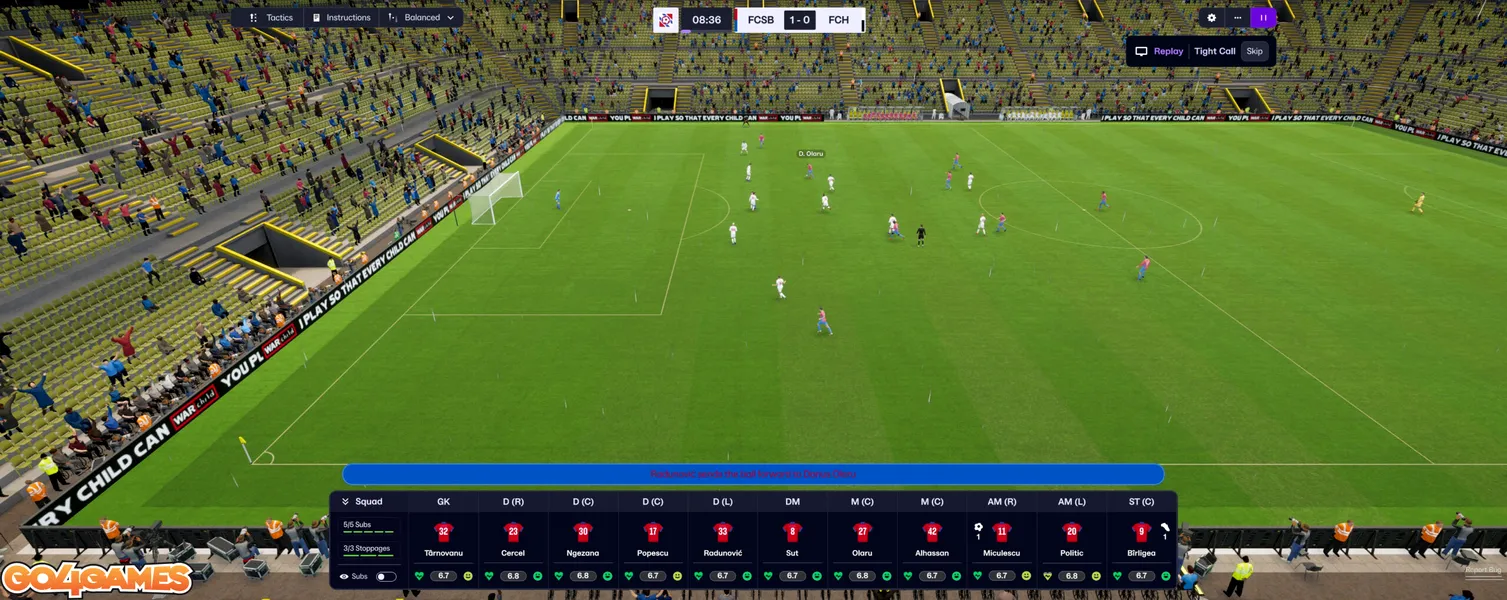Open the three-dots more options menu
The image size is (1507, 600).
(x=1237, y=18)
